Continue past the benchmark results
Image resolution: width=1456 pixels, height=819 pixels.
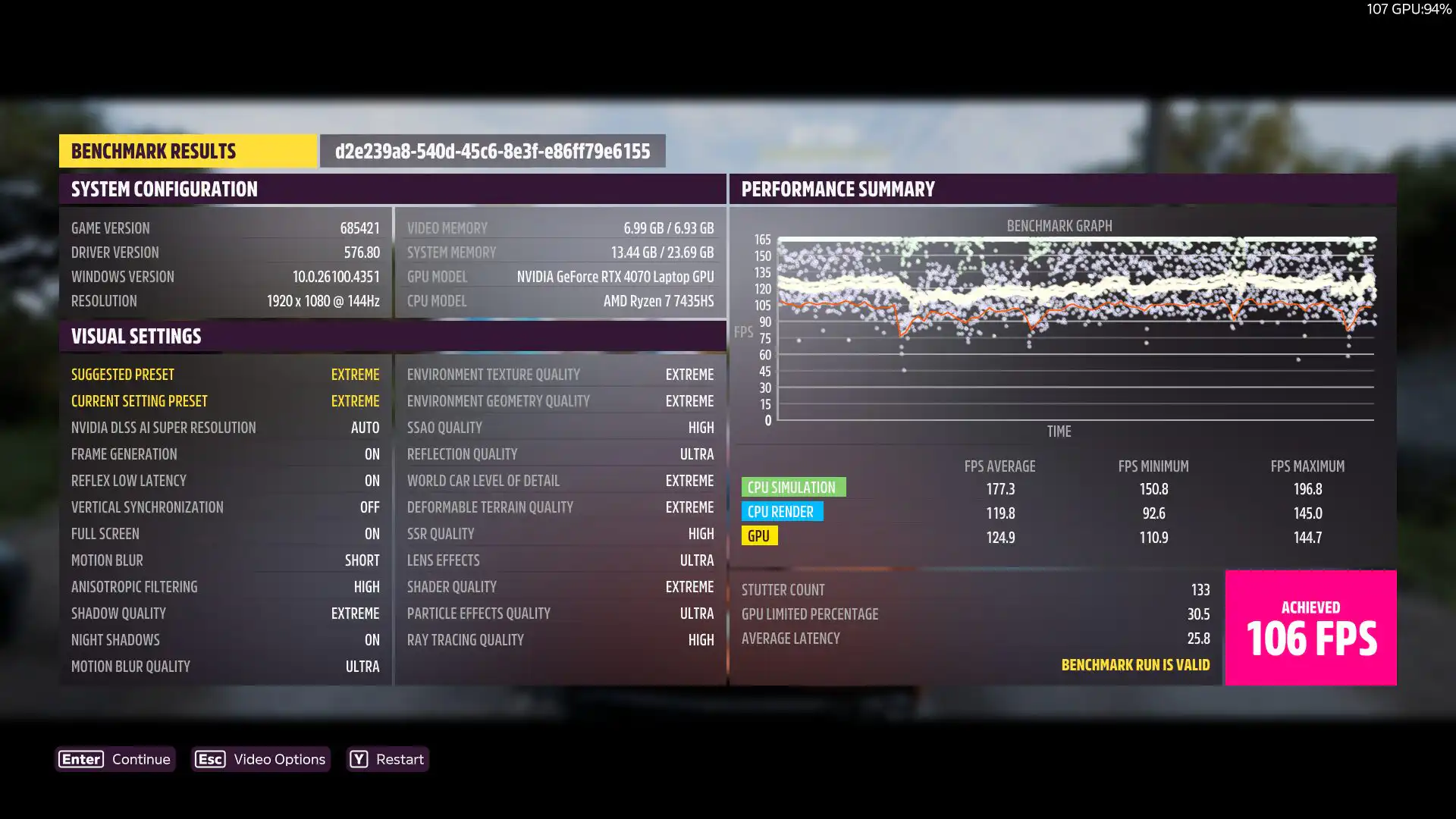pos(115,759)
